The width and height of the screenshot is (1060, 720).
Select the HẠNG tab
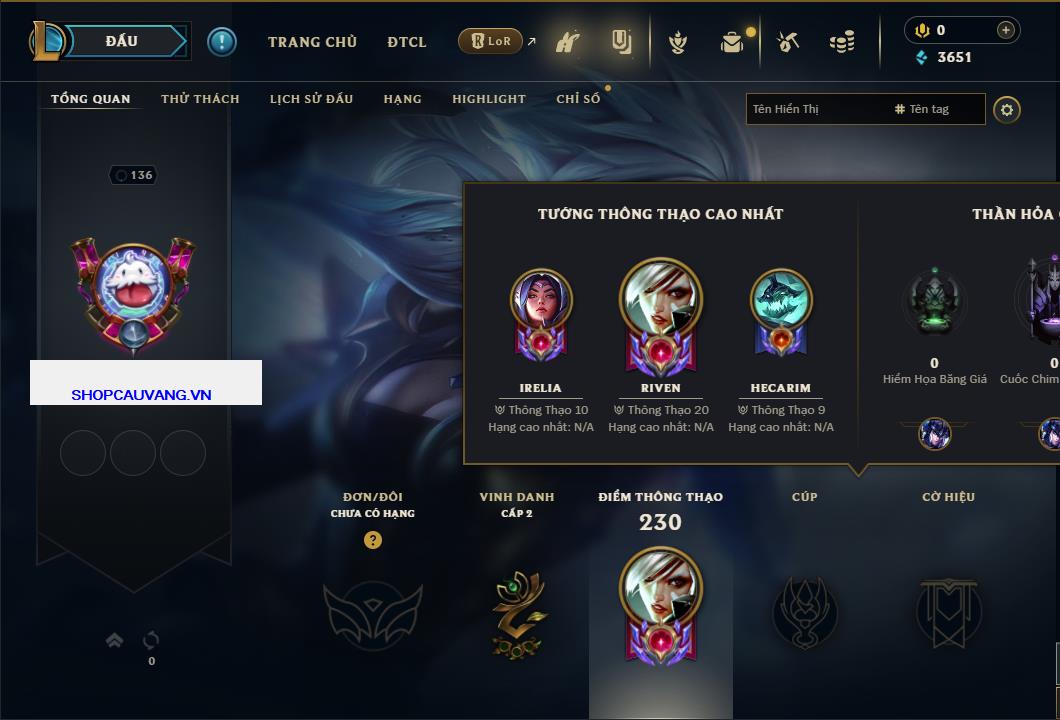(x=402, y=99)
